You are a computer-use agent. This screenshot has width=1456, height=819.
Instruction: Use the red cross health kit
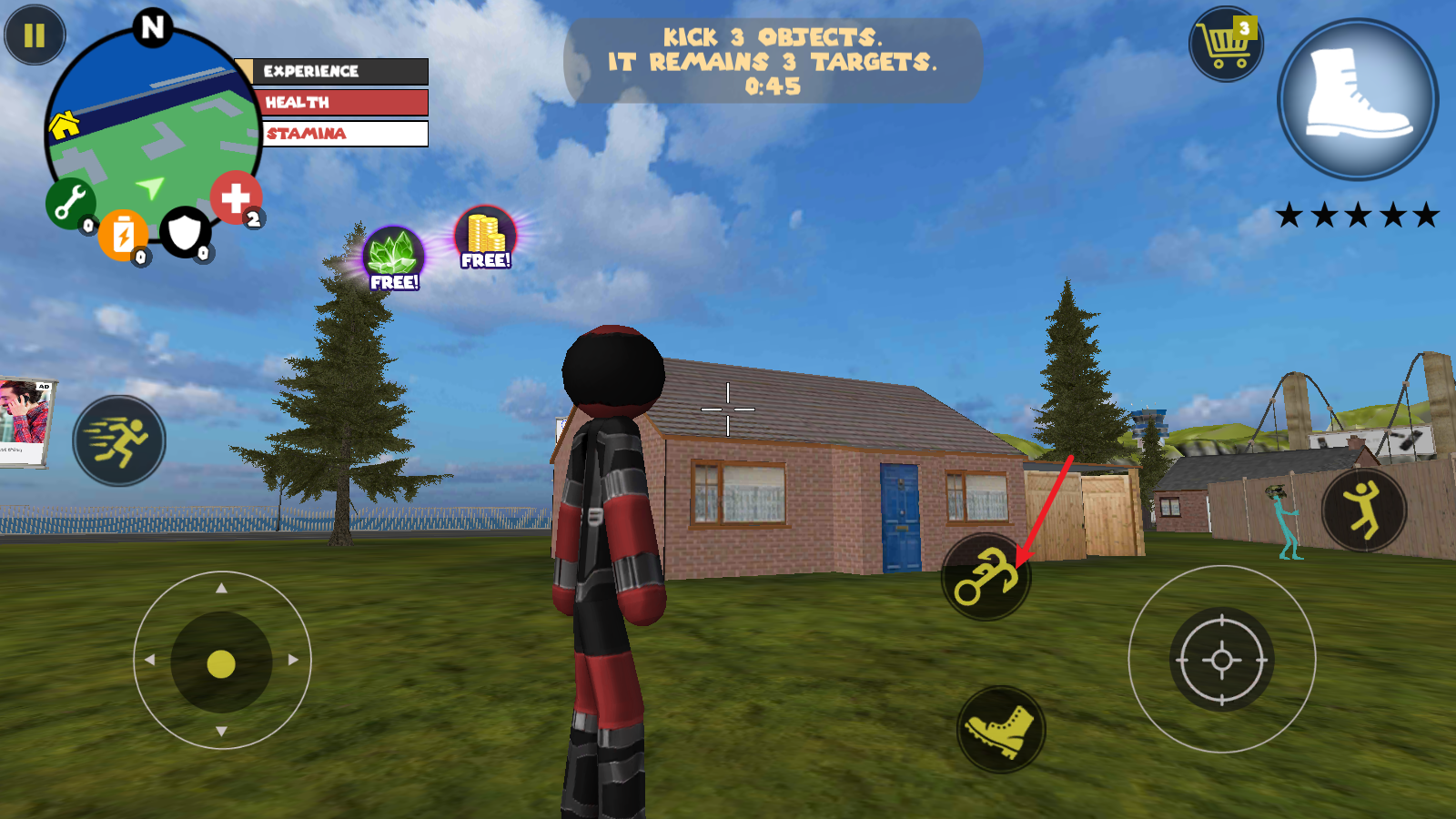pyautogui.click(x=236, y=197)
